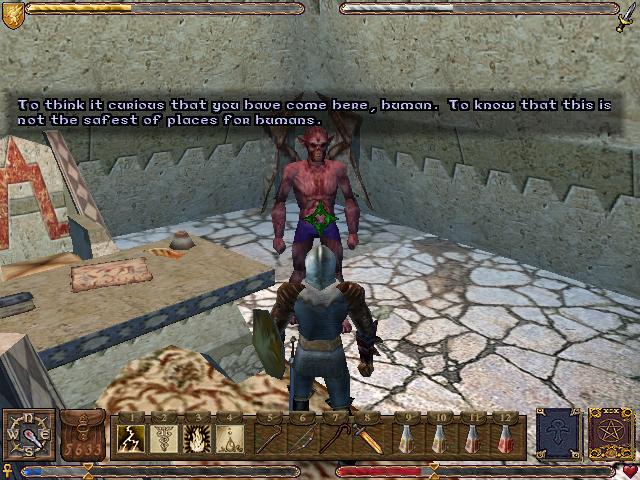Activate the fire spell in slot 3
Screen dimensions: 640x480
(198, 437)
